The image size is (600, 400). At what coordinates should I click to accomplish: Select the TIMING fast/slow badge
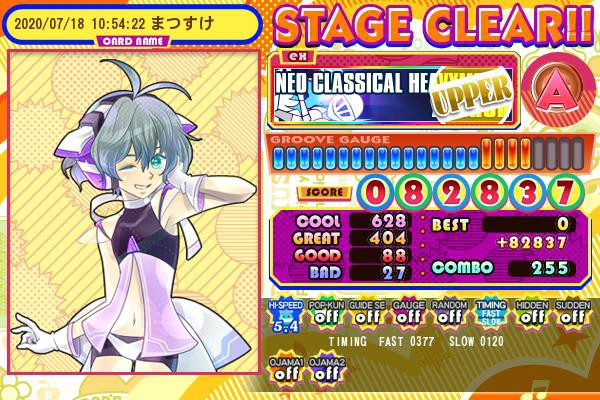pyautogui.click(x=489, y=316)
